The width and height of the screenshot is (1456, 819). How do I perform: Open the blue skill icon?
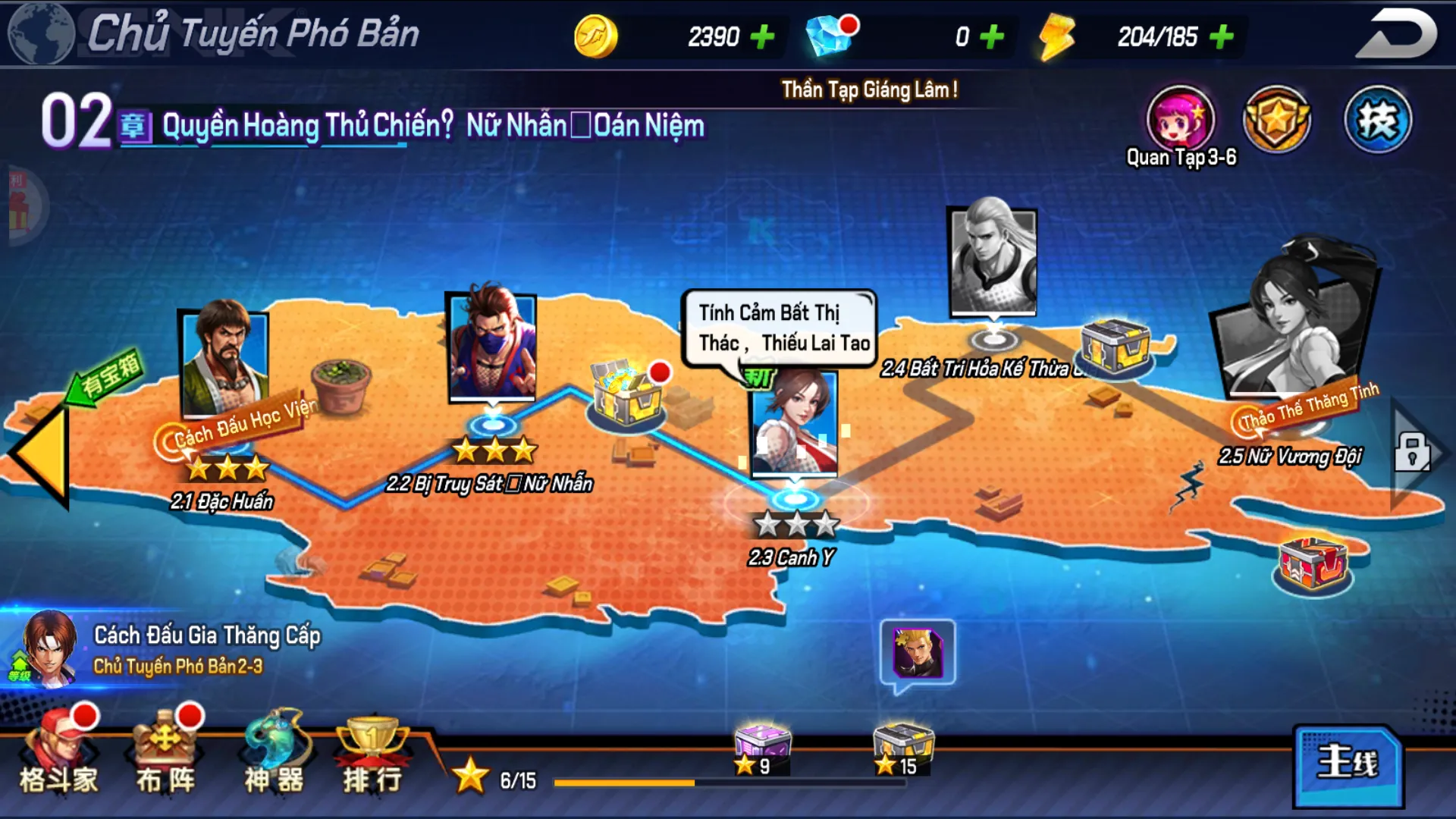(x=1377, y=120)
